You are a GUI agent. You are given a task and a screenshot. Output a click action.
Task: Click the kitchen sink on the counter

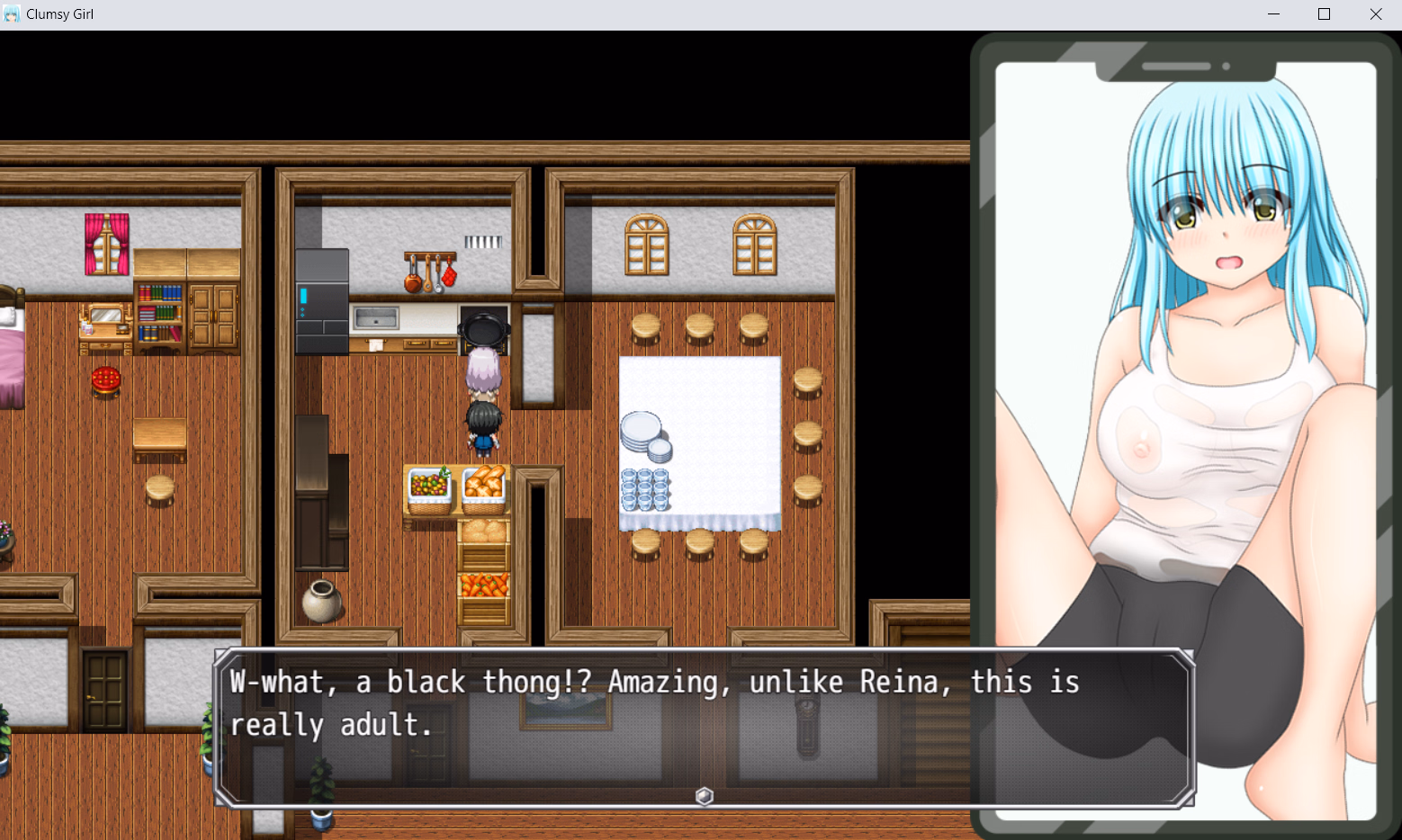(373, 319)
